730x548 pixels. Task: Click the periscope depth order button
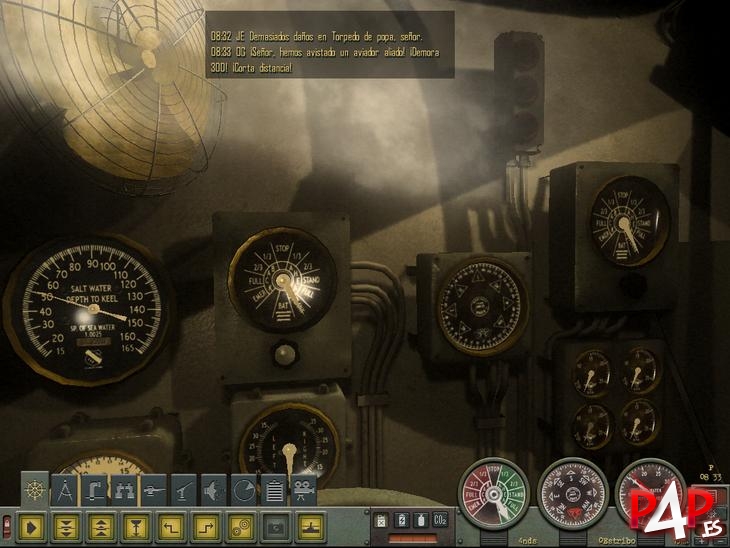pos(133,523)
